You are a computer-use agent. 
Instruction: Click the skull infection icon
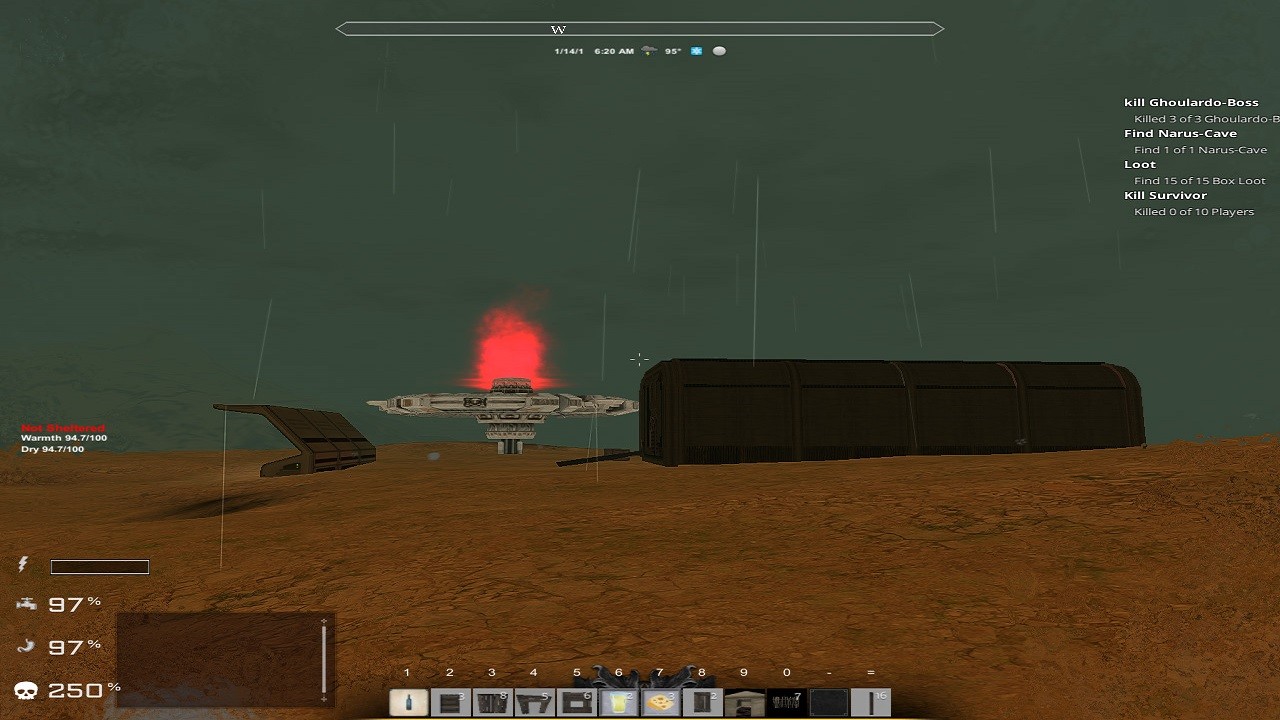26,689
